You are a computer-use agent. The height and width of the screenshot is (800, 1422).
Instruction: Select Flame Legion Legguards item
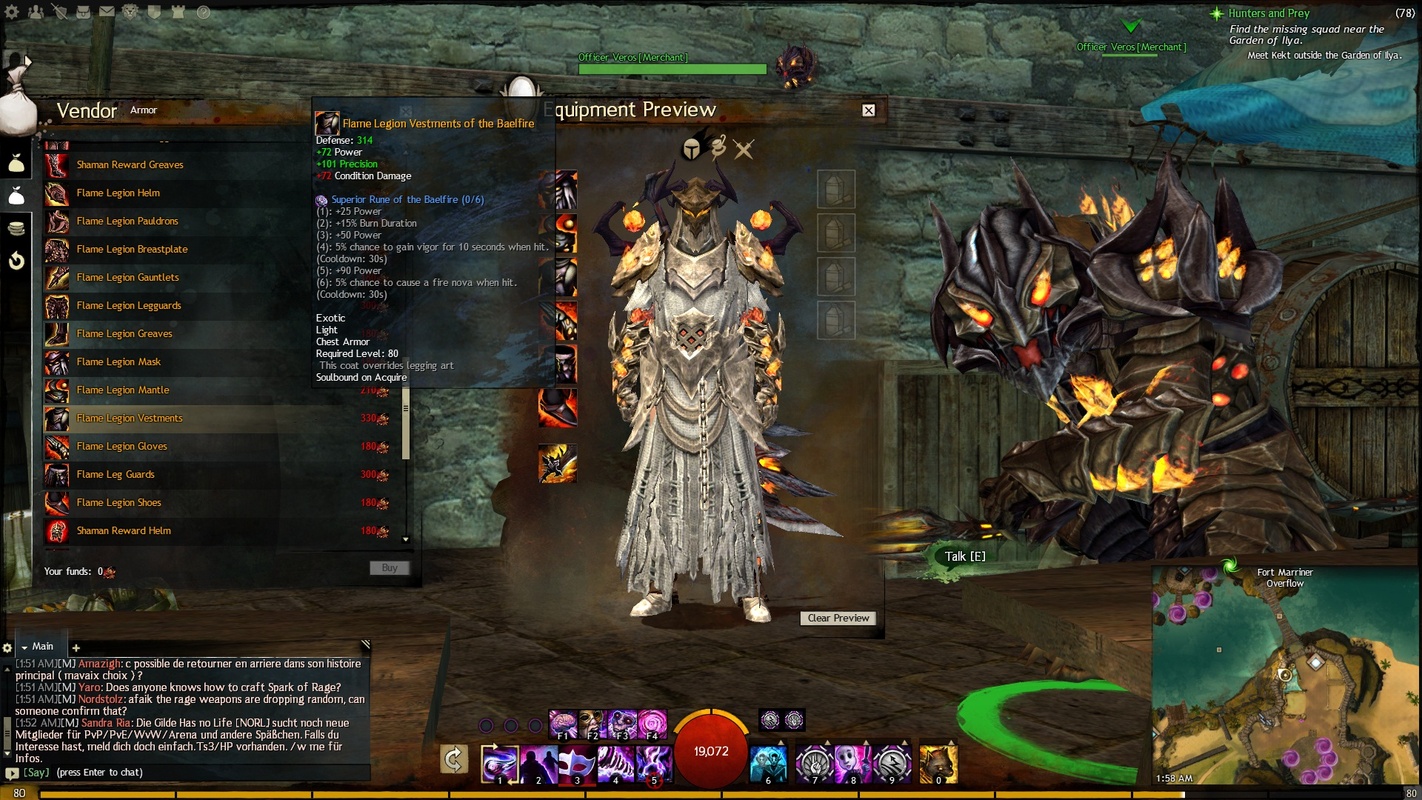[129, 305]
